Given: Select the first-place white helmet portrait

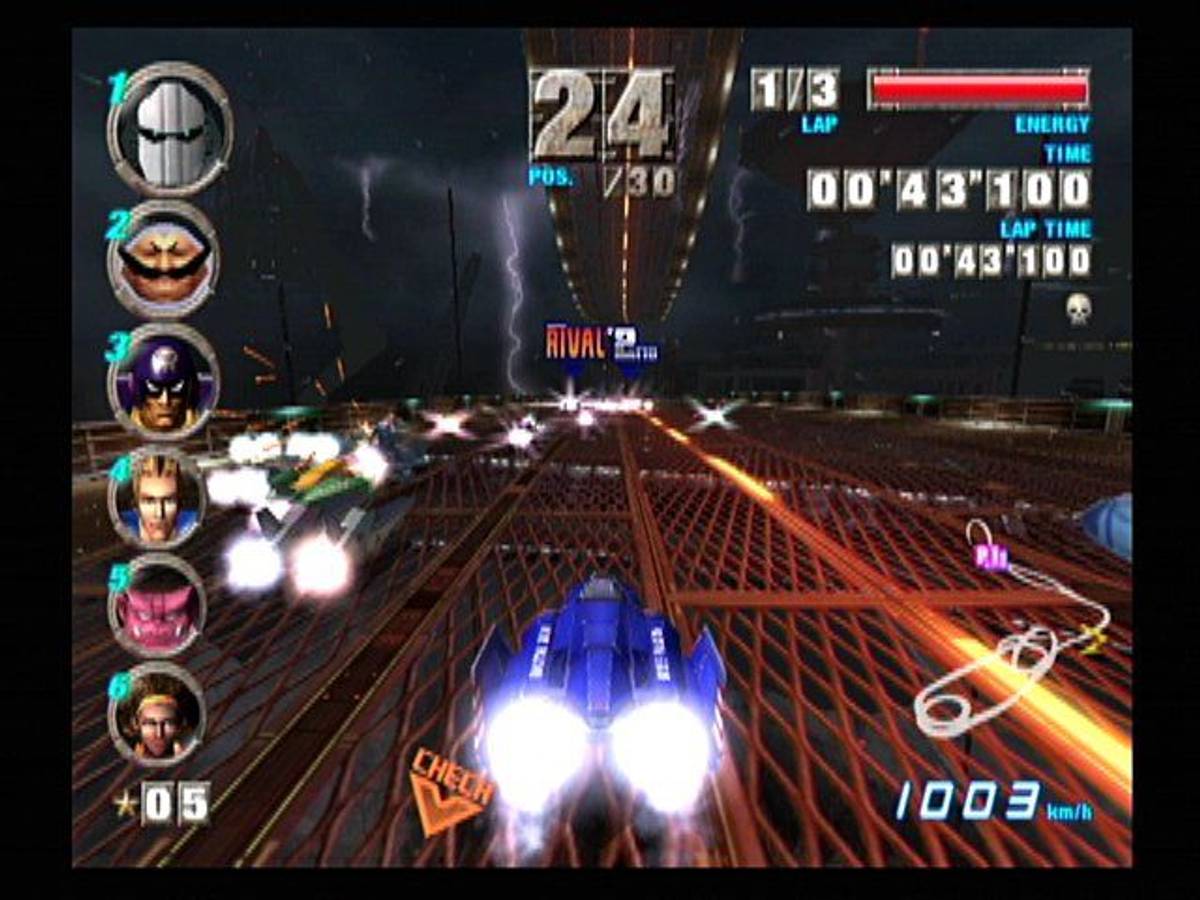Looking at the screenshot, I should (170, 130).
